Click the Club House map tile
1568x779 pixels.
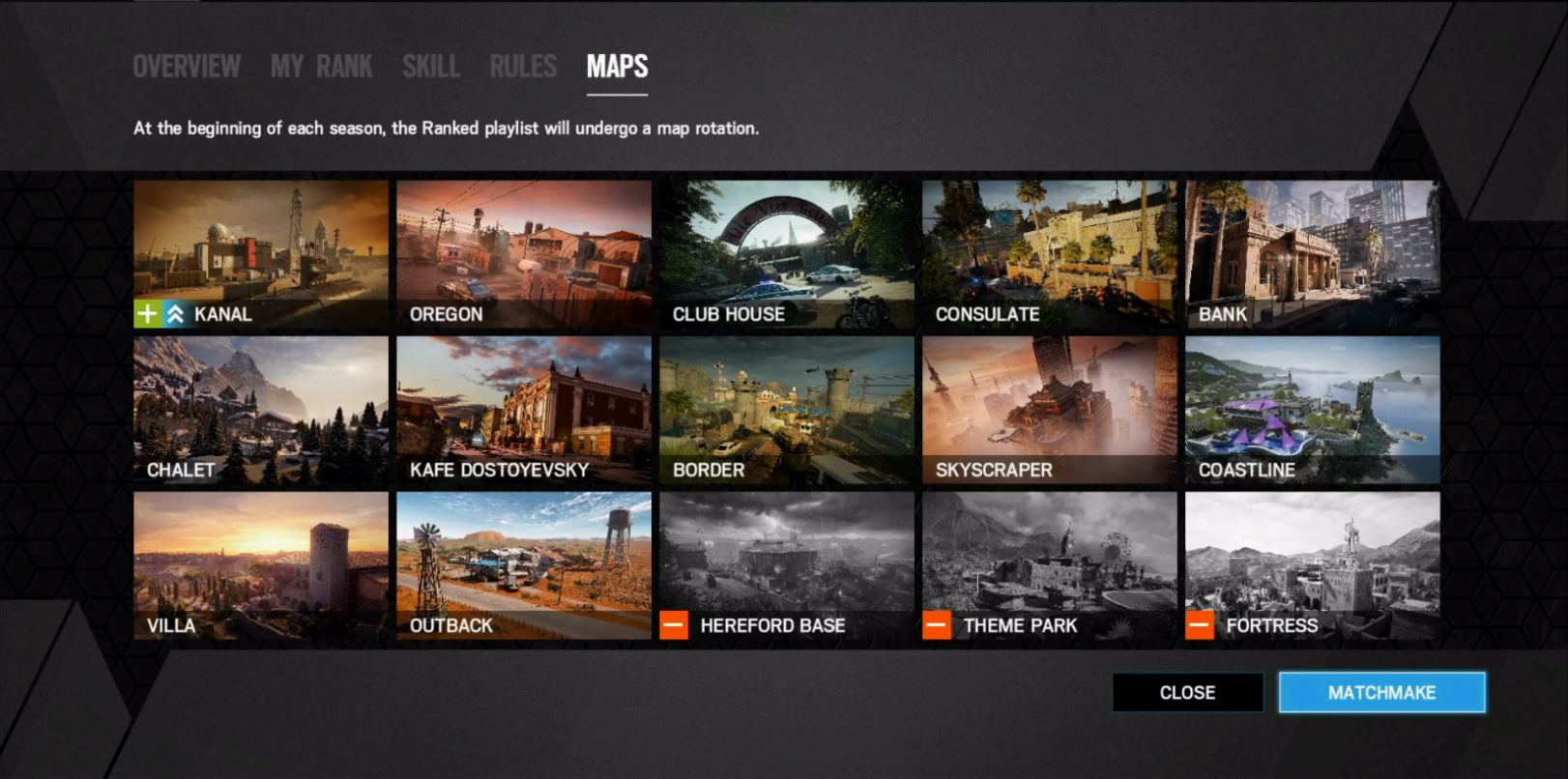point(787,254)
